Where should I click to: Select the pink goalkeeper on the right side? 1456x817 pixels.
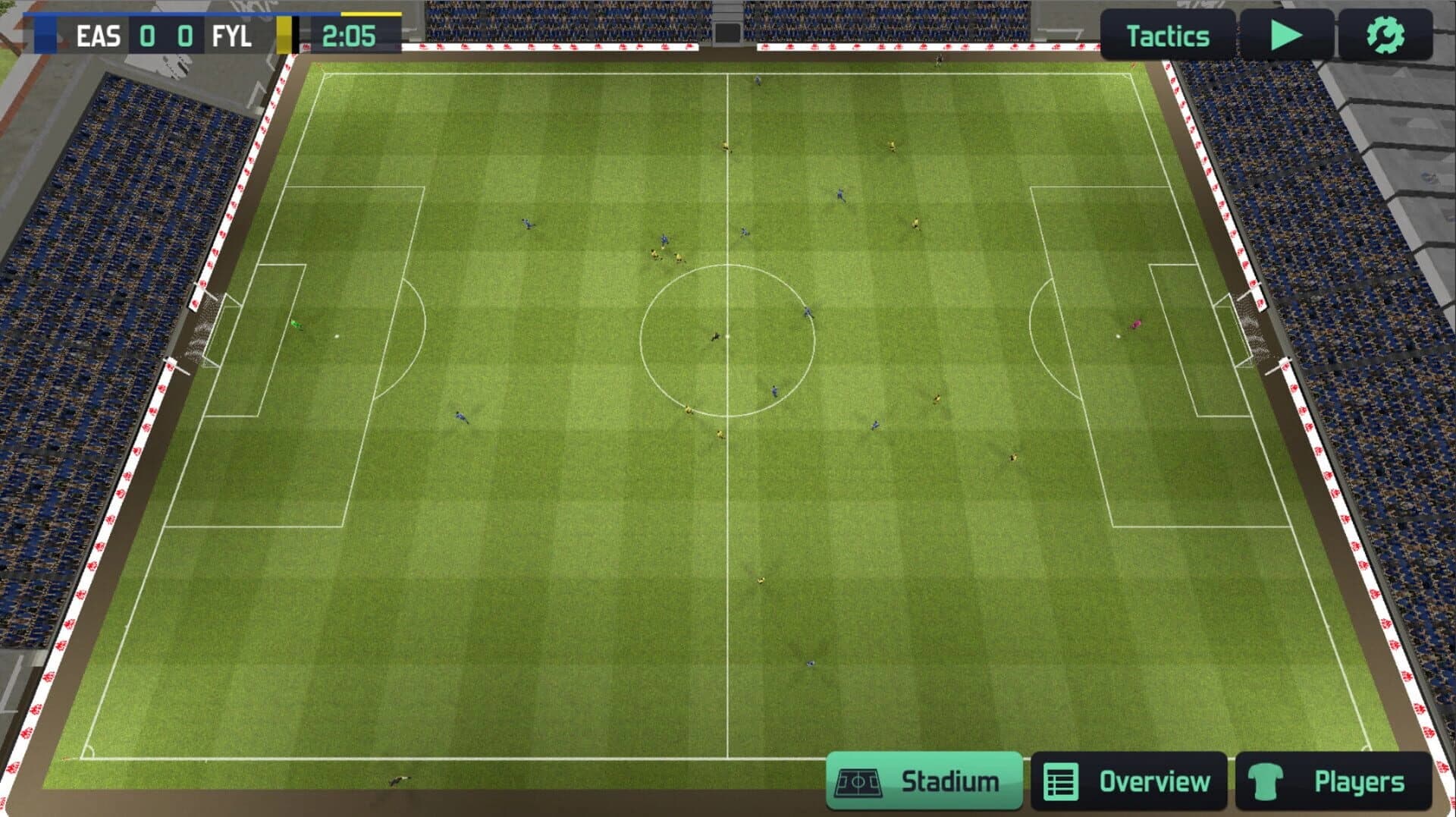[1137, 325]
